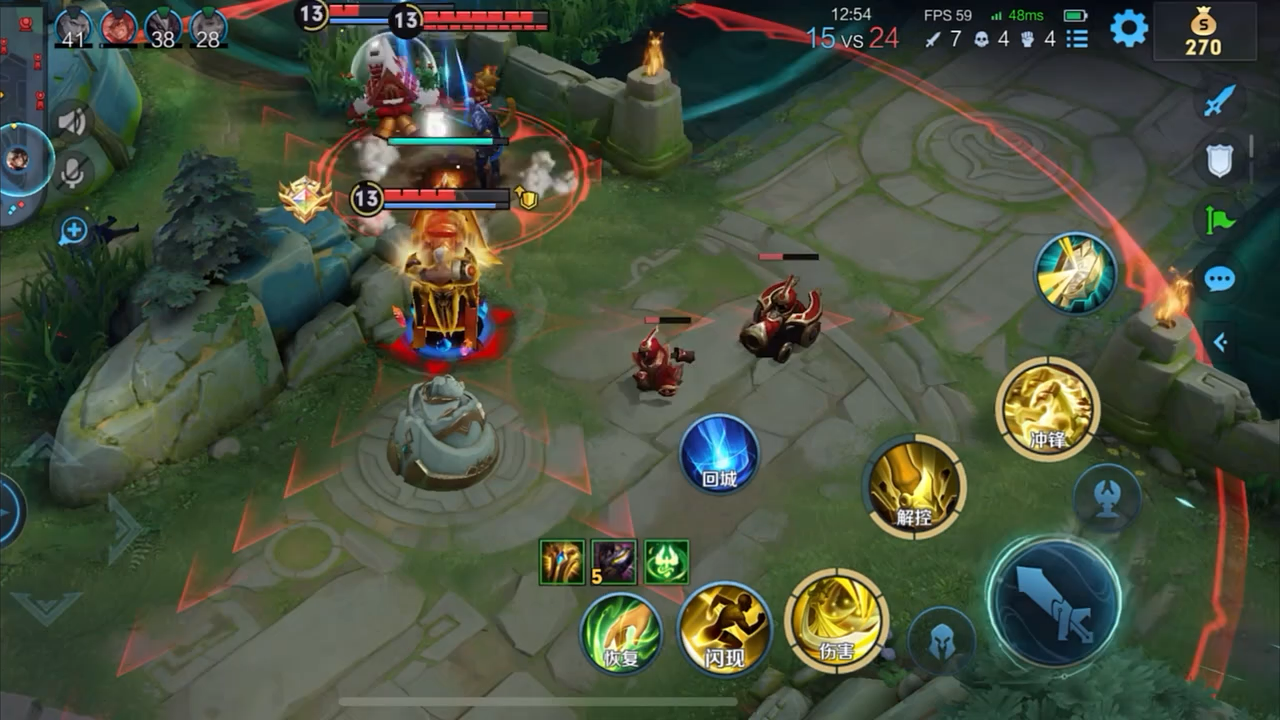
Task: Show the scoreboard list panel
Action: tap(1076, 39)
